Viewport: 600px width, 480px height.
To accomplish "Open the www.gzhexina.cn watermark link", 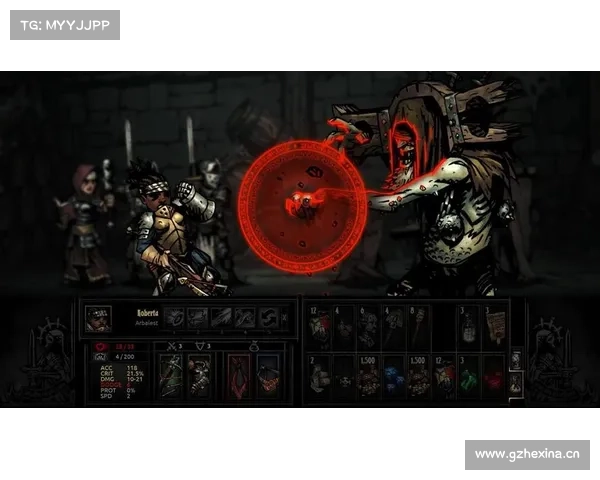I will click(527, 455).
